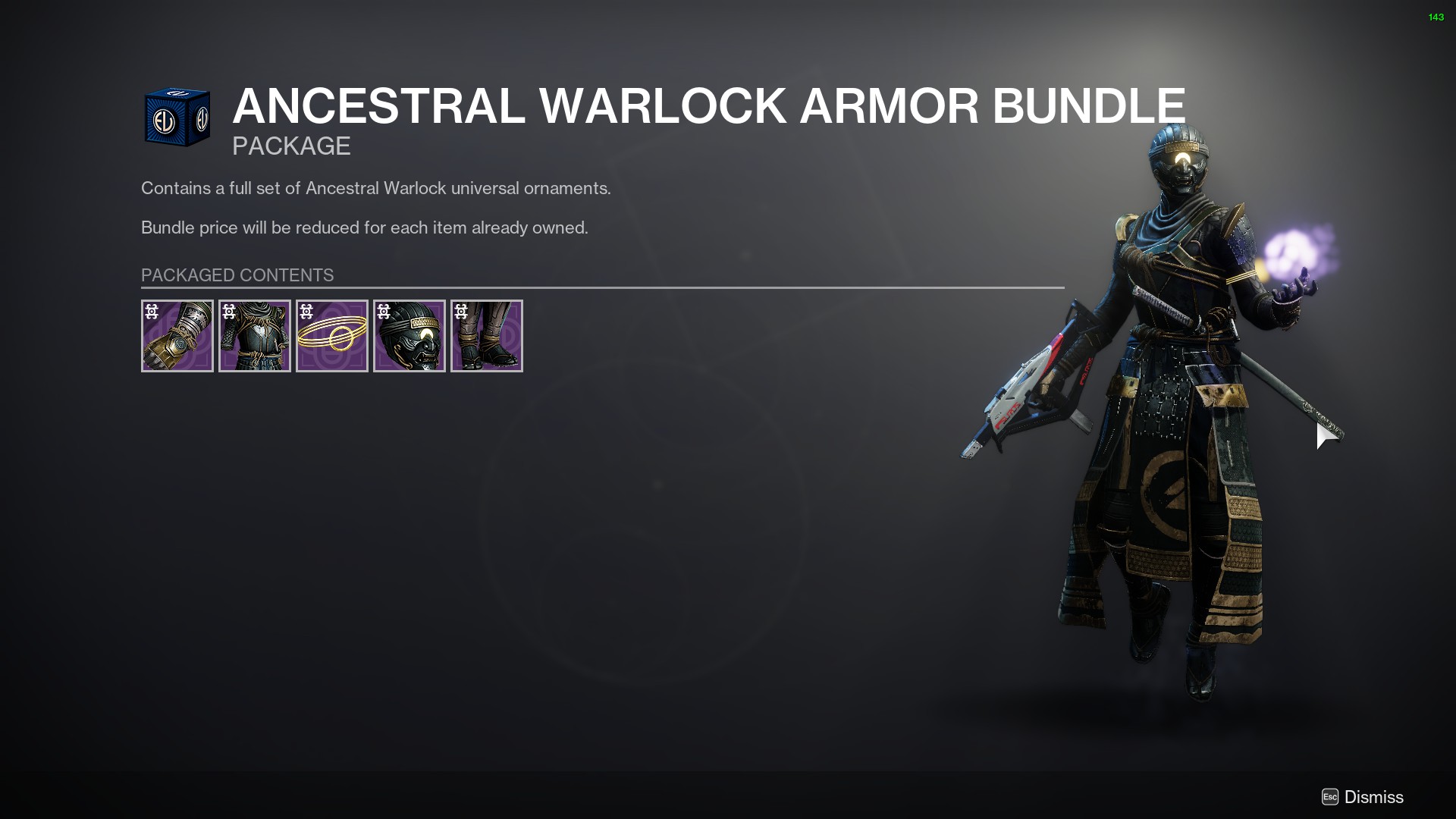
Task: Select the Ancestral Warlock robe ornament
Action: (254, 336)
